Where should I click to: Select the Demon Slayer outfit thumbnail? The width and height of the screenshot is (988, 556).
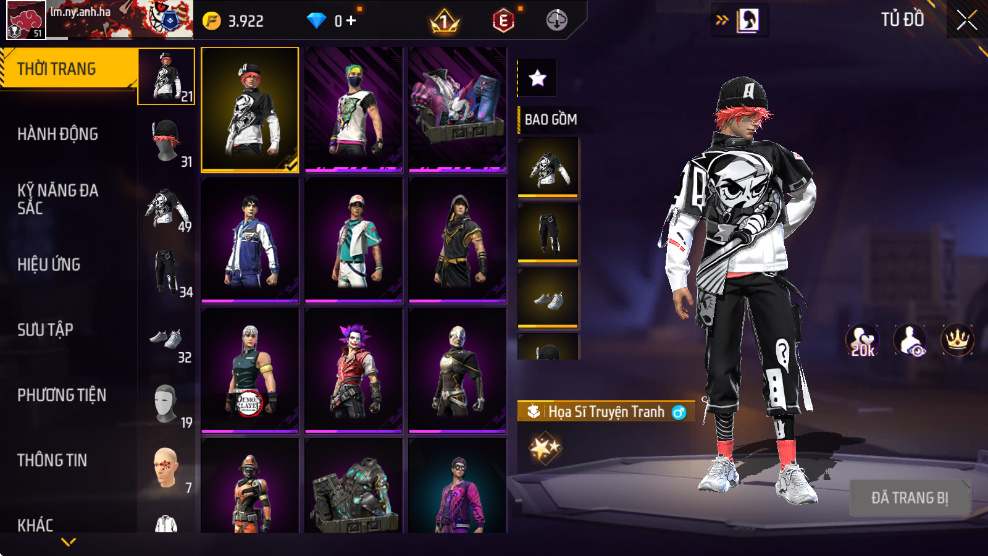pyautogui.click(x=250, y=369)
